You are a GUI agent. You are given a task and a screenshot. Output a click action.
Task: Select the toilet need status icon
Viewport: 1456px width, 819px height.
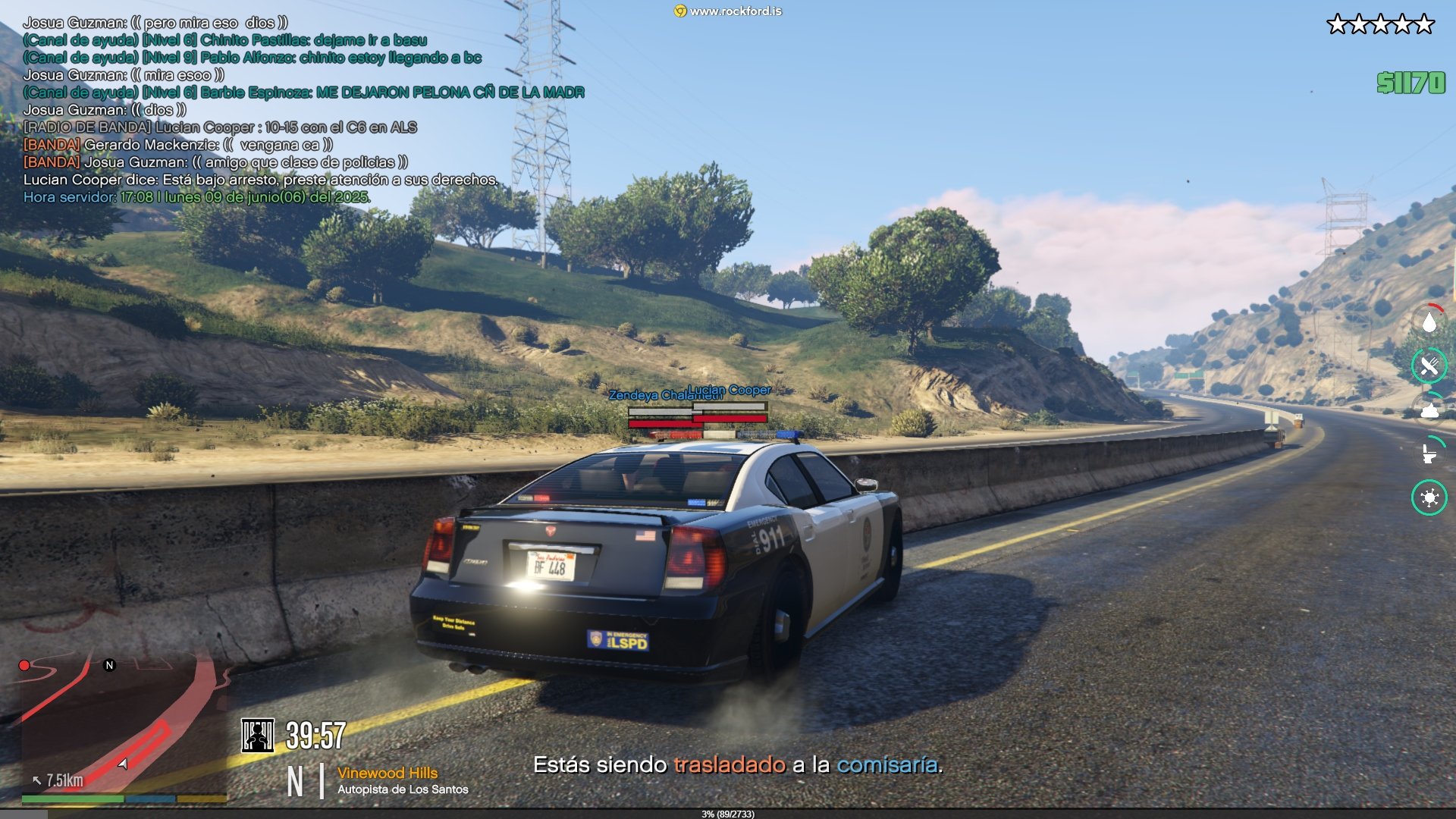pos(1429,453)
